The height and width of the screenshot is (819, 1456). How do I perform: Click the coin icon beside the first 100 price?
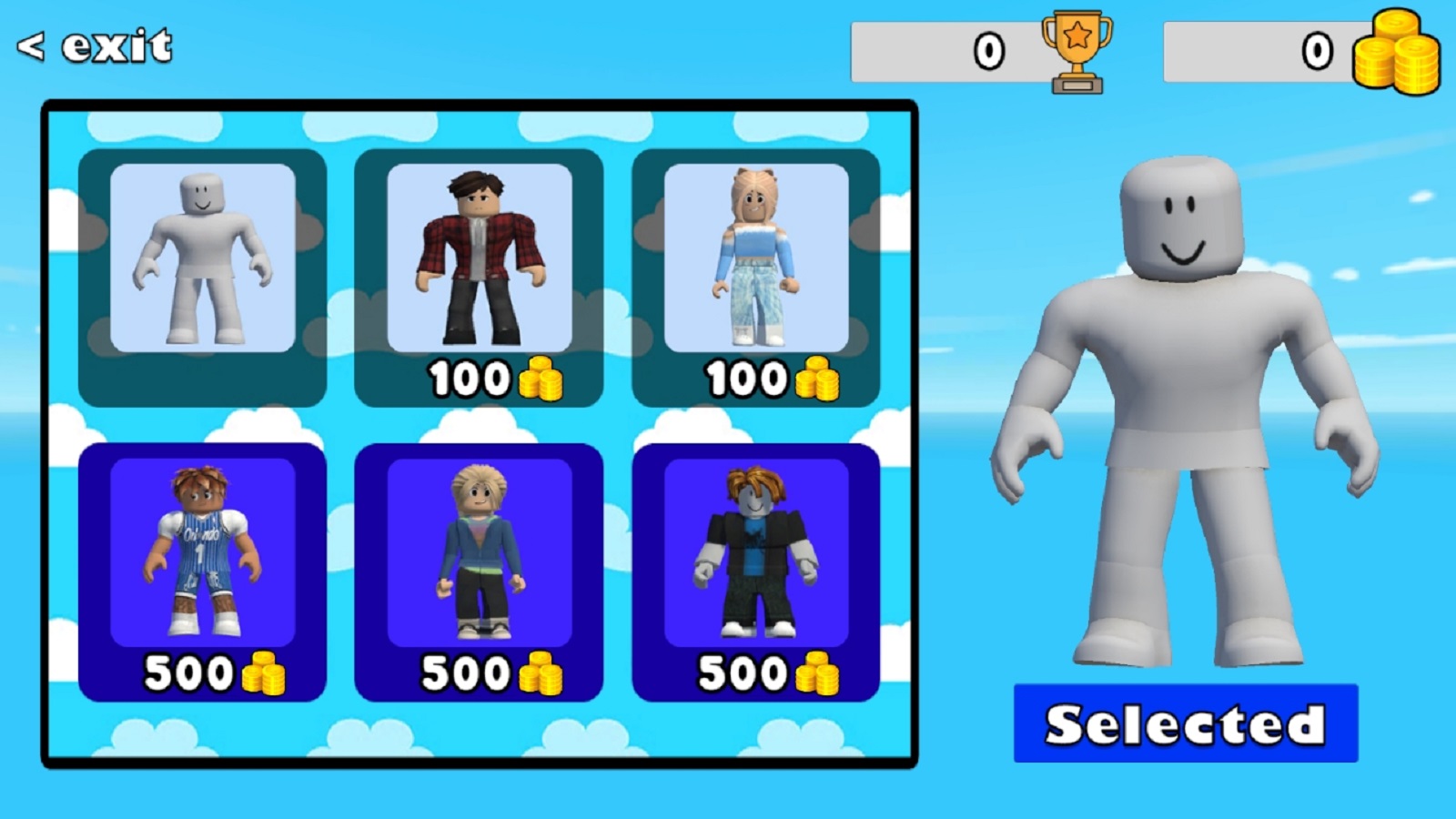tap(541, 379)
